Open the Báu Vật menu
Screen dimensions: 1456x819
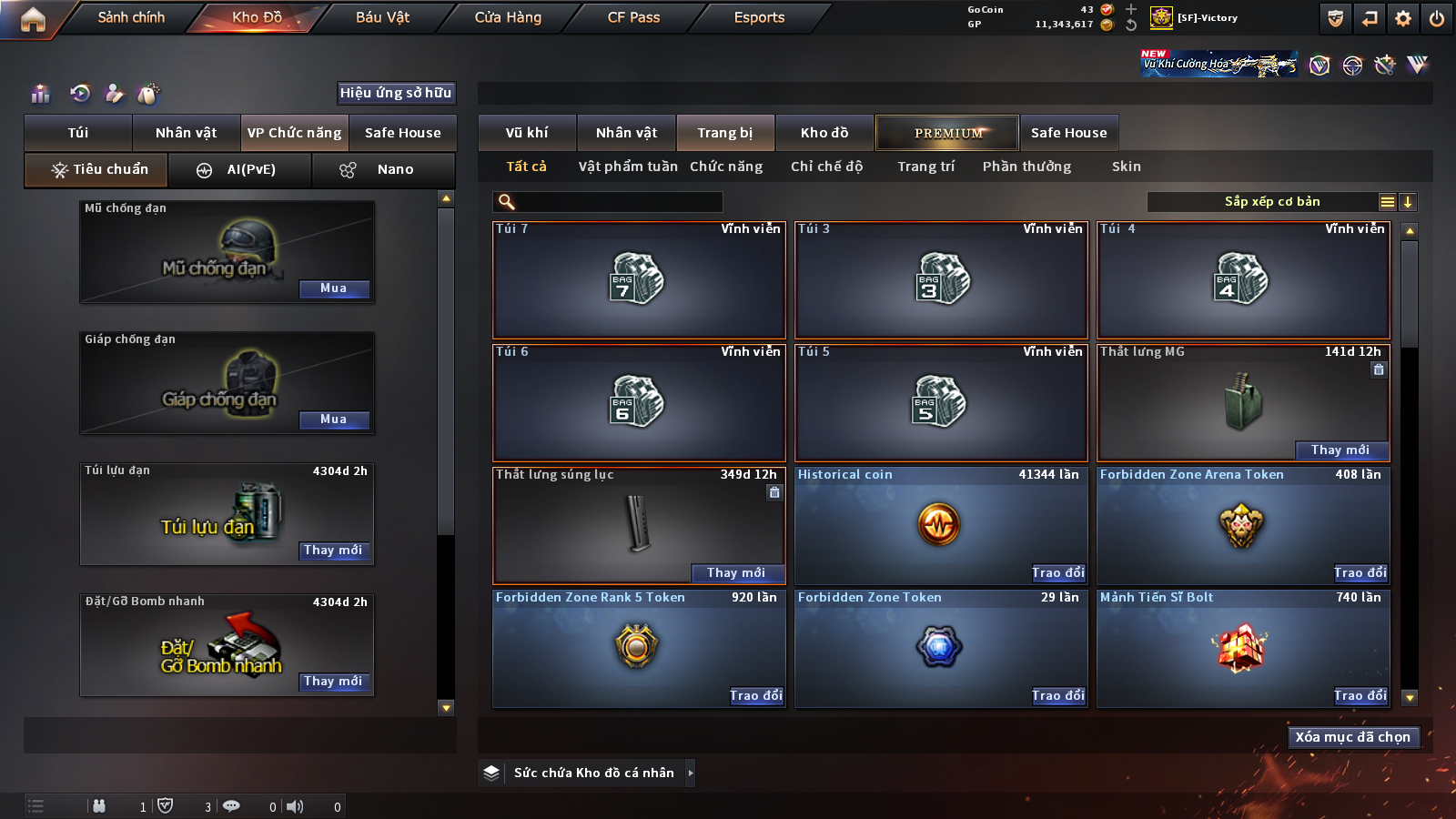click(x=382, y=17)
